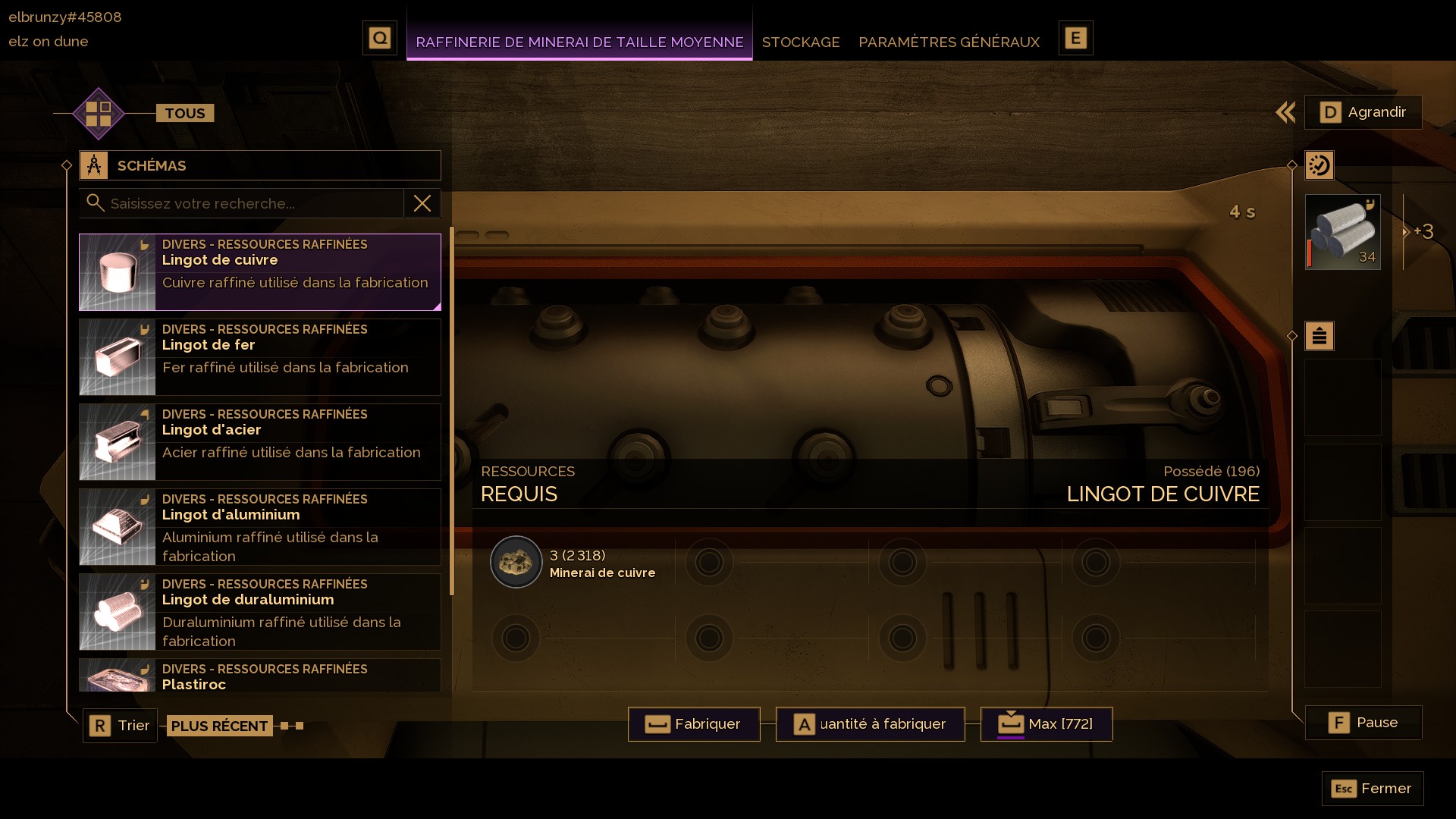Select the Plastiroc schematic row

(260, 676)
